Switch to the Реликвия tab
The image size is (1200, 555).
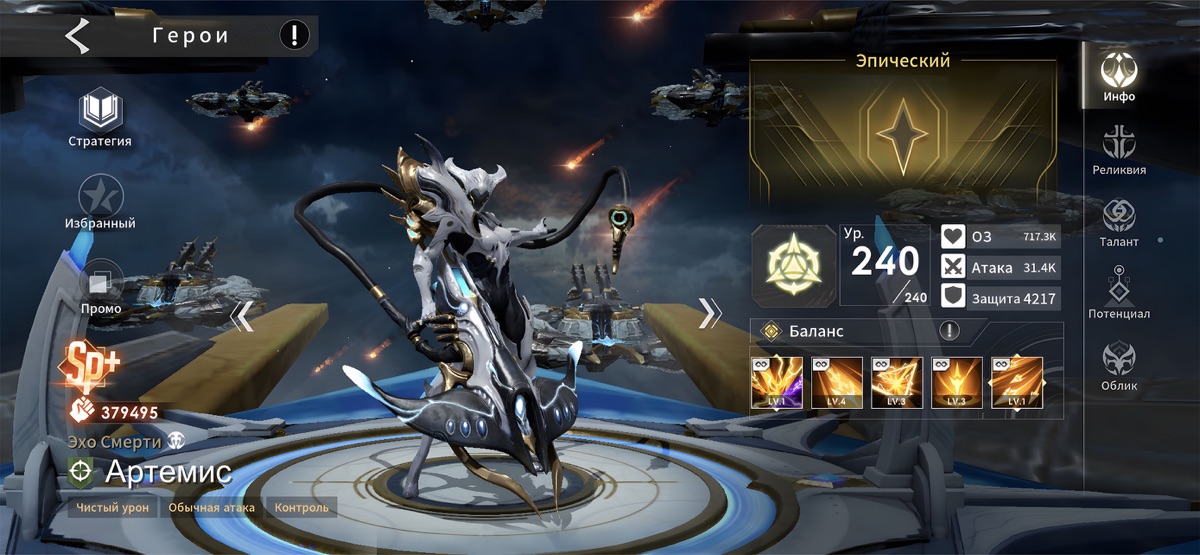[x=1119, y=147]
